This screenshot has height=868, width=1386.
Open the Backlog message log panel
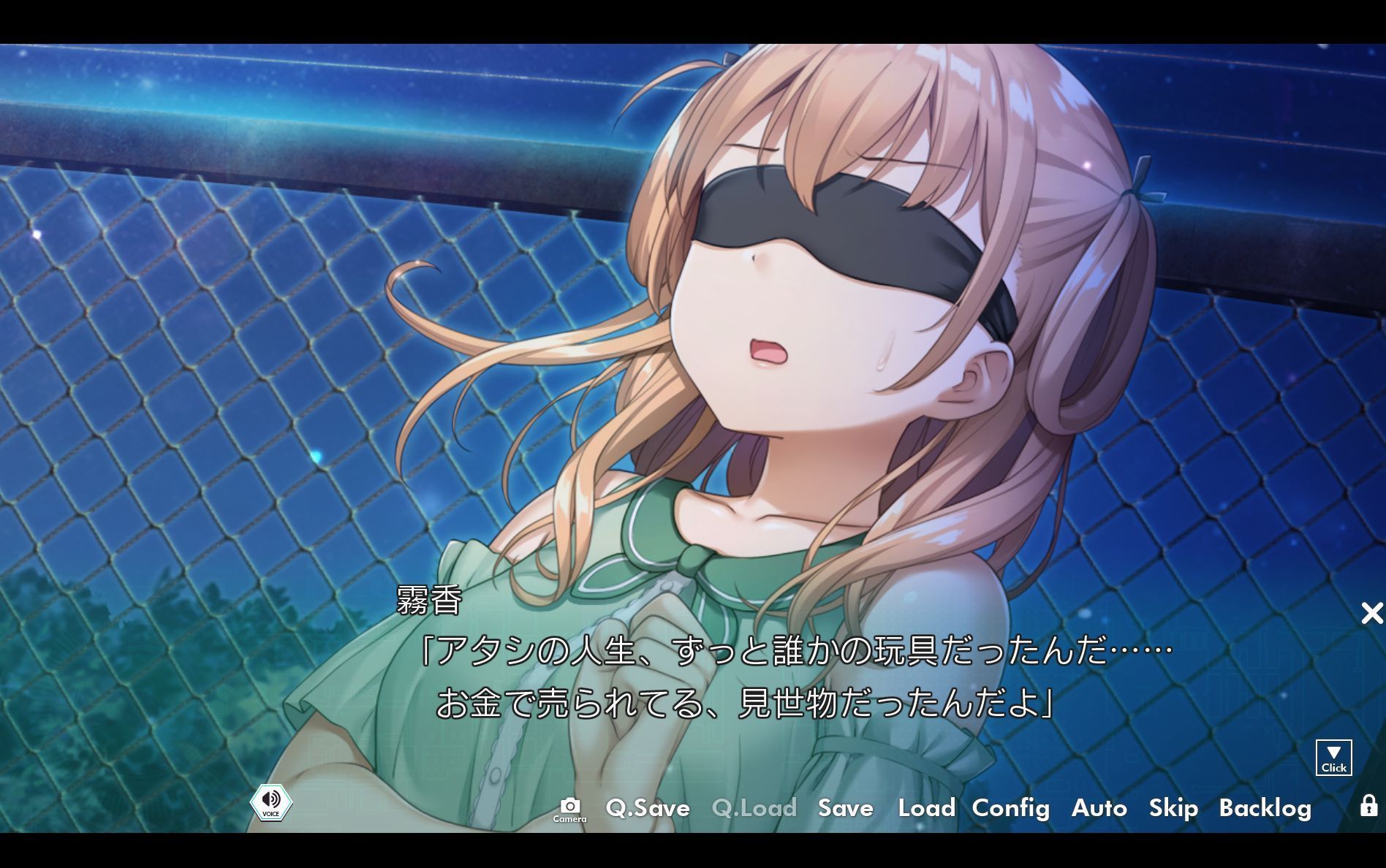1266,809
